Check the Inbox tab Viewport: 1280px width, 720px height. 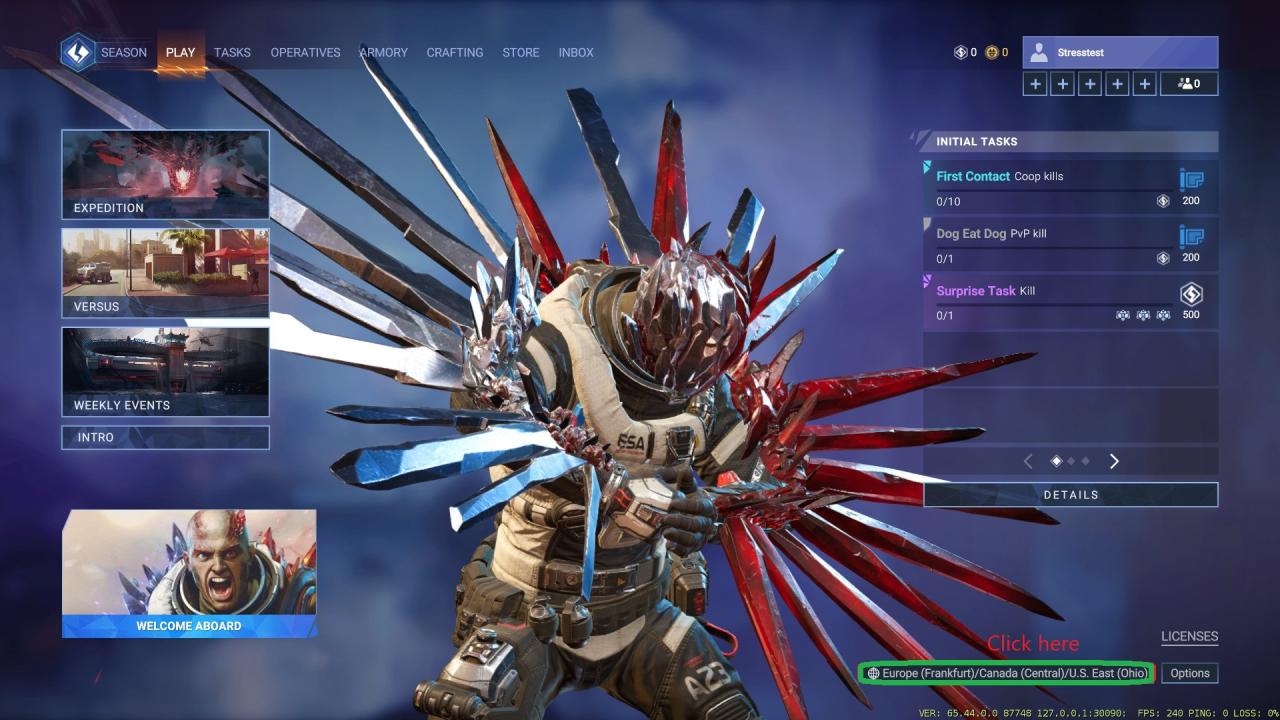[x=576, y=52]
